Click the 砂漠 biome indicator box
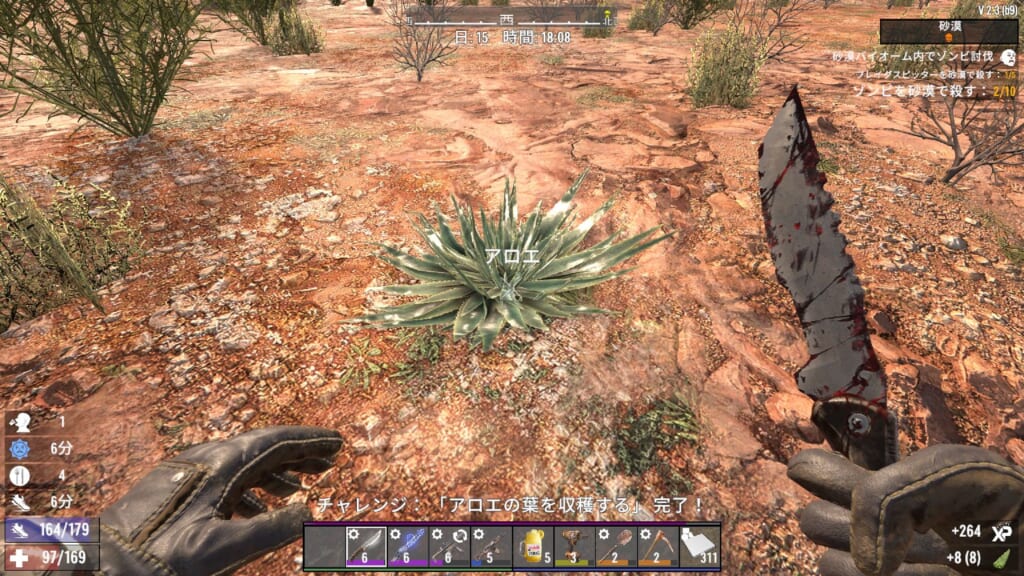1024x576 pixels. (947, 32)
